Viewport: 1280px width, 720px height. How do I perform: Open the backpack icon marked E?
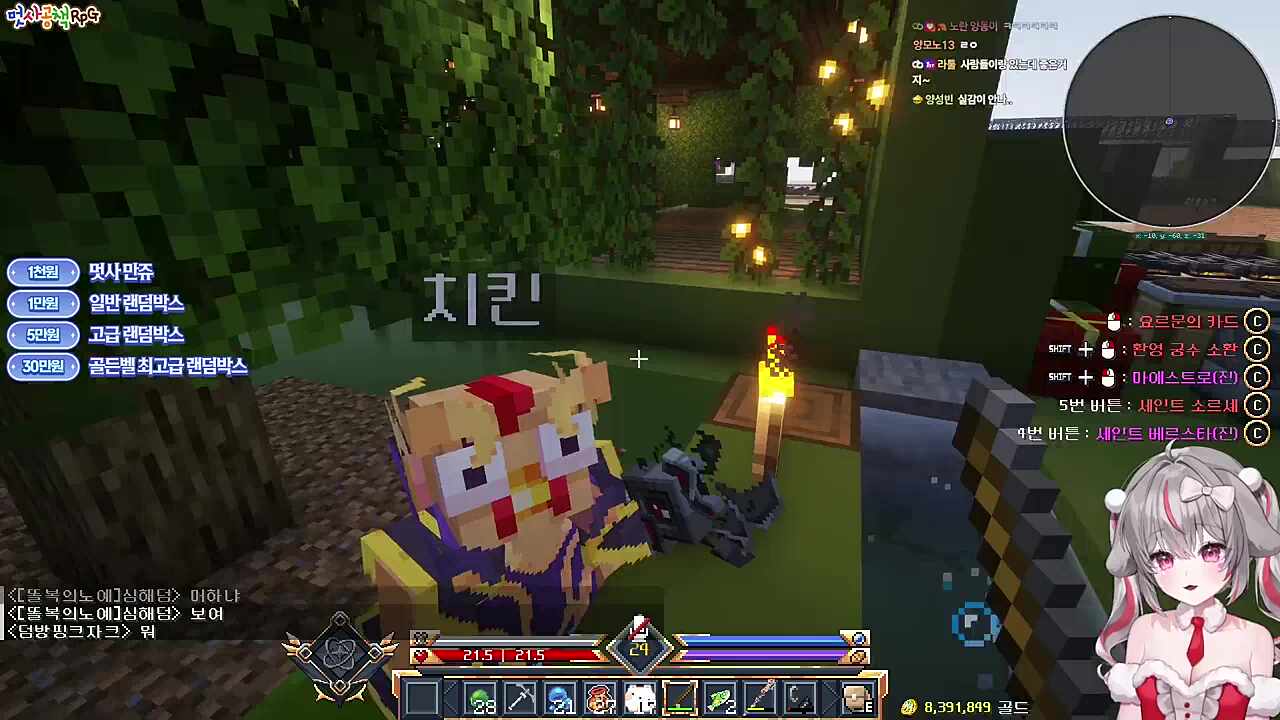tap(857, 697)
